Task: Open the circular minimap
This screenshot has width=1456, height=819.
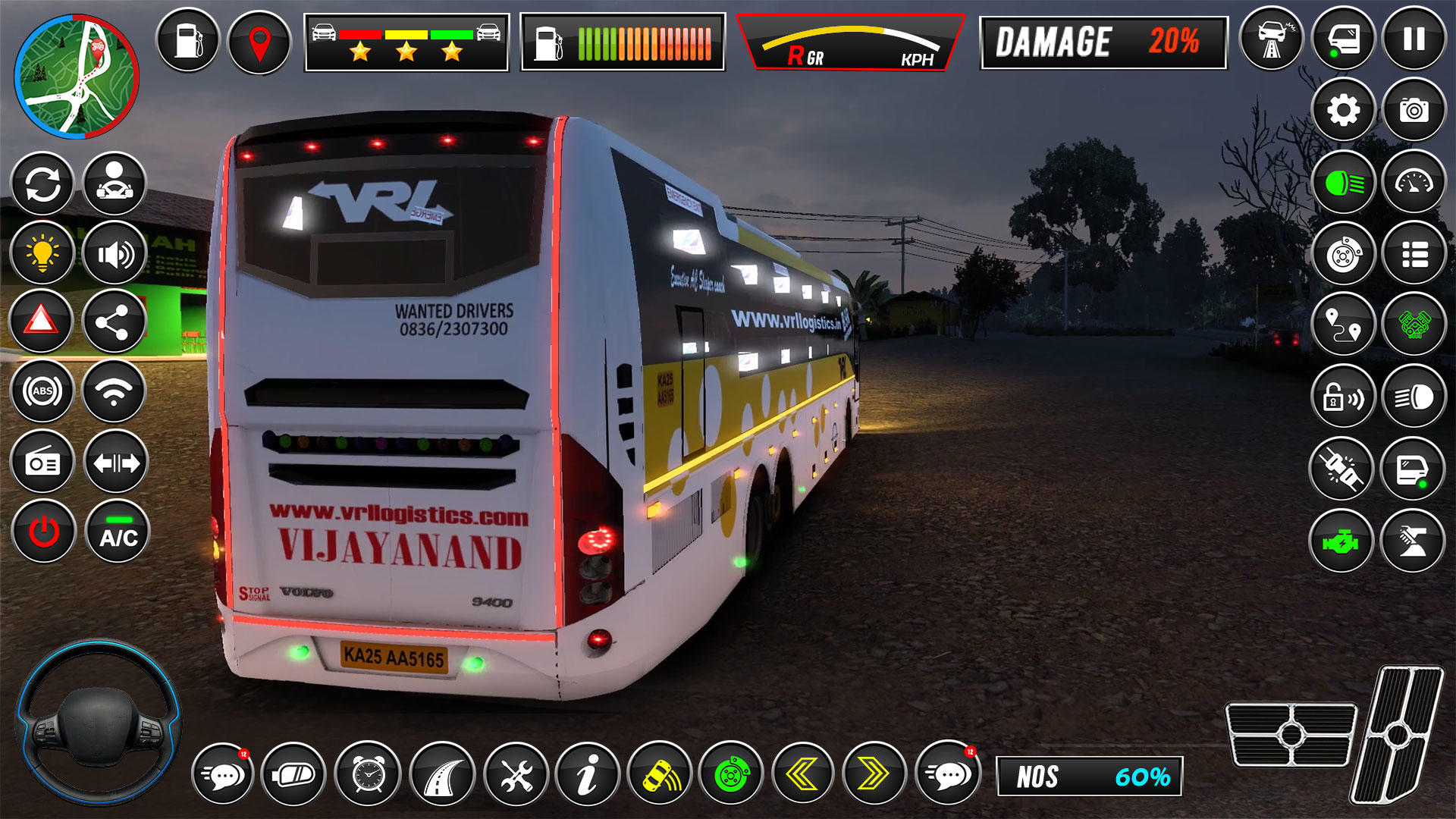Action: click(76, 77)
